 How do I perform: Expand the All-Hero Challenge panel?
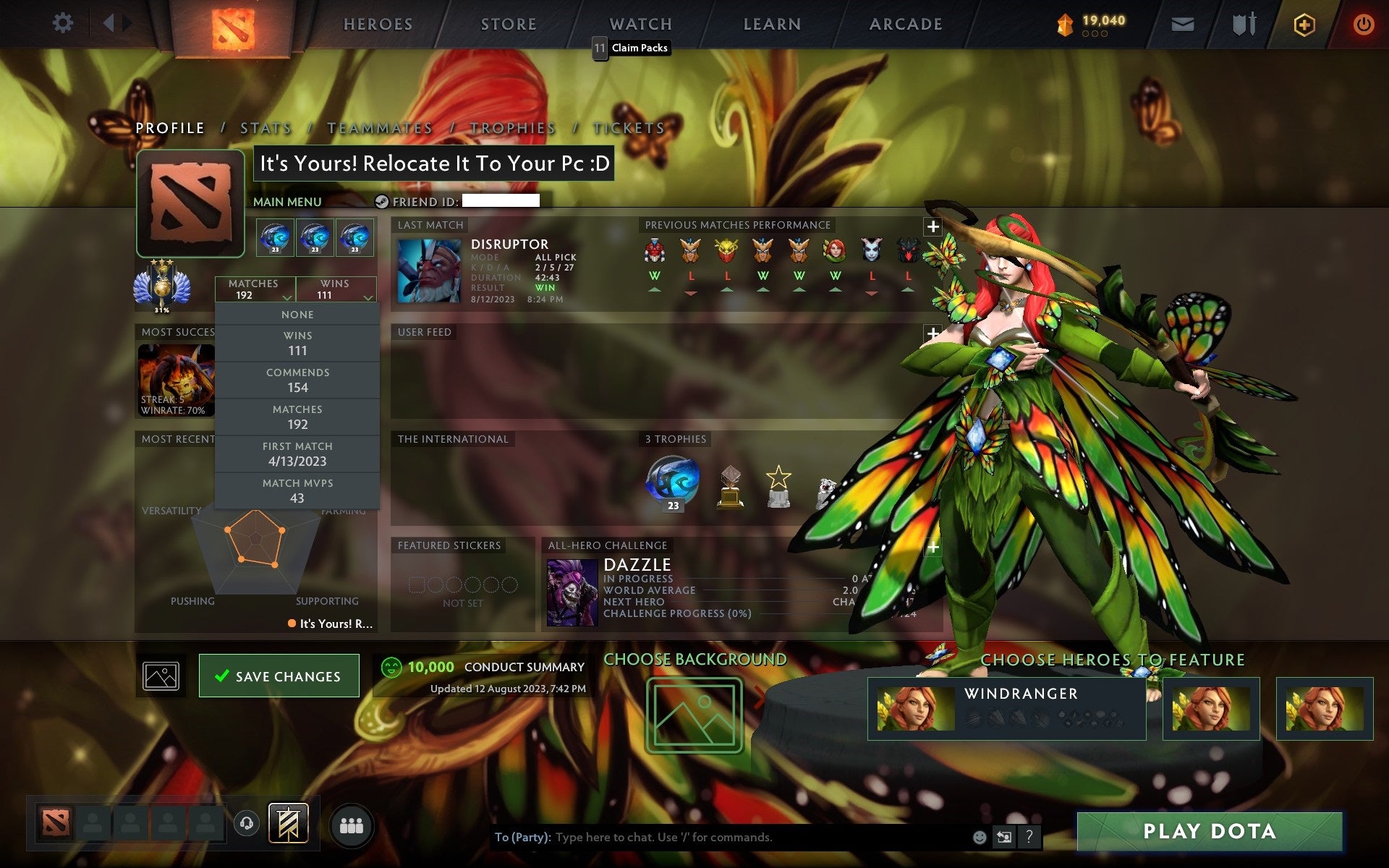point(933,548)
